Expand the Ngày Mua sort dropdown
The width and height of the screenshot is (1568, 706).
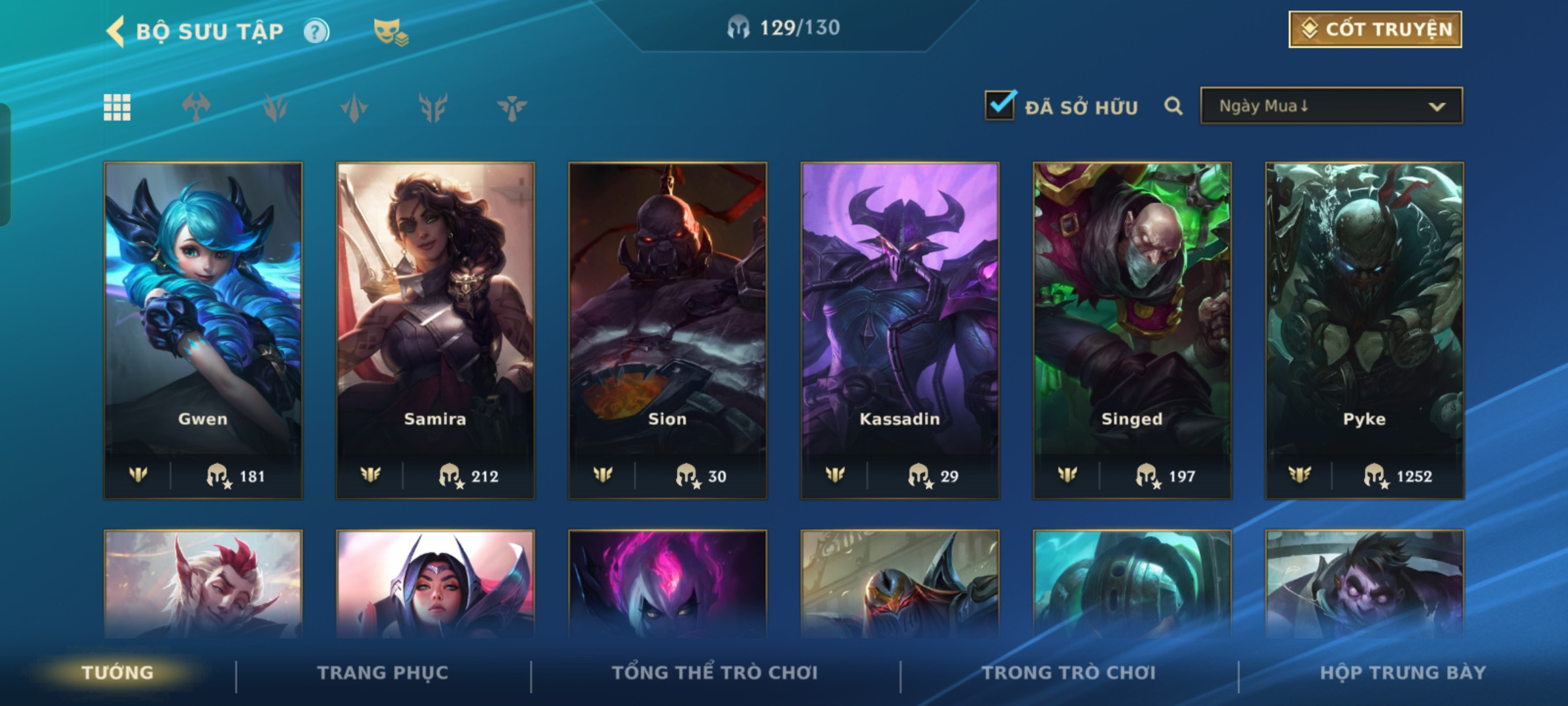1331,106
